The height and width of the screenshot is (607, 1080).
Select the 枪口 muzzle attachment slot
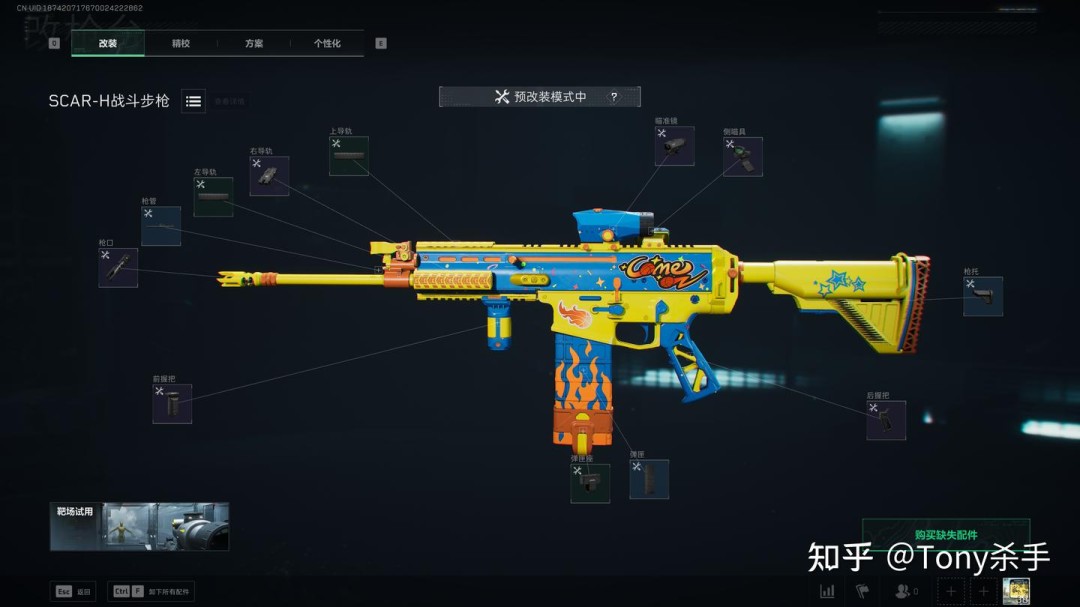[118, 268]
